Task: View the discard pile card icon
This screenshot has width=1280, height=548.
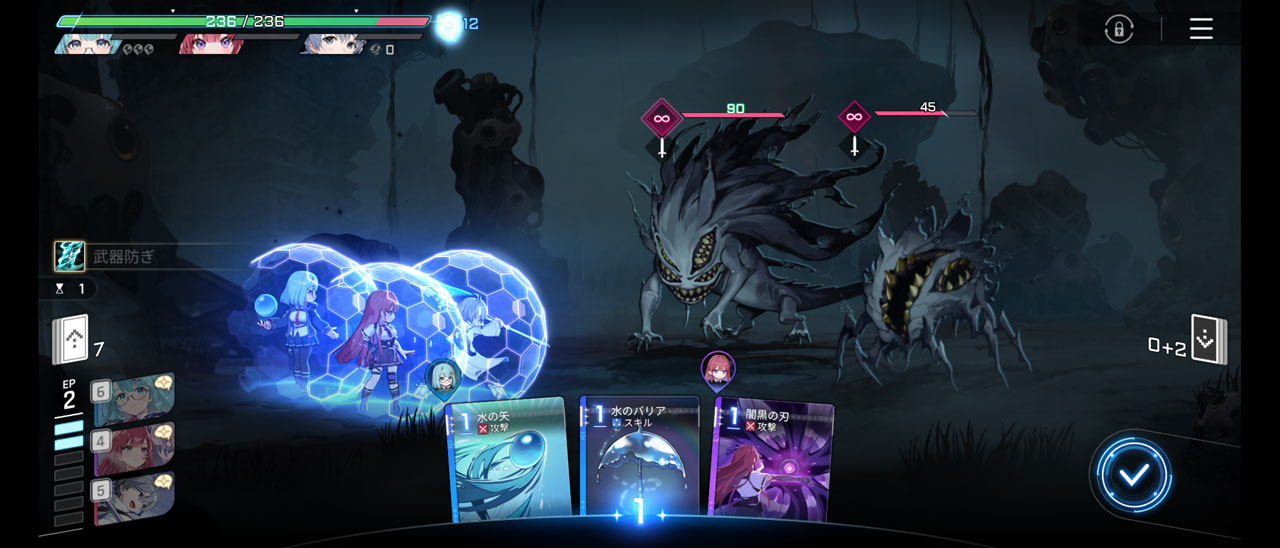Action: tap(1208, 341)
